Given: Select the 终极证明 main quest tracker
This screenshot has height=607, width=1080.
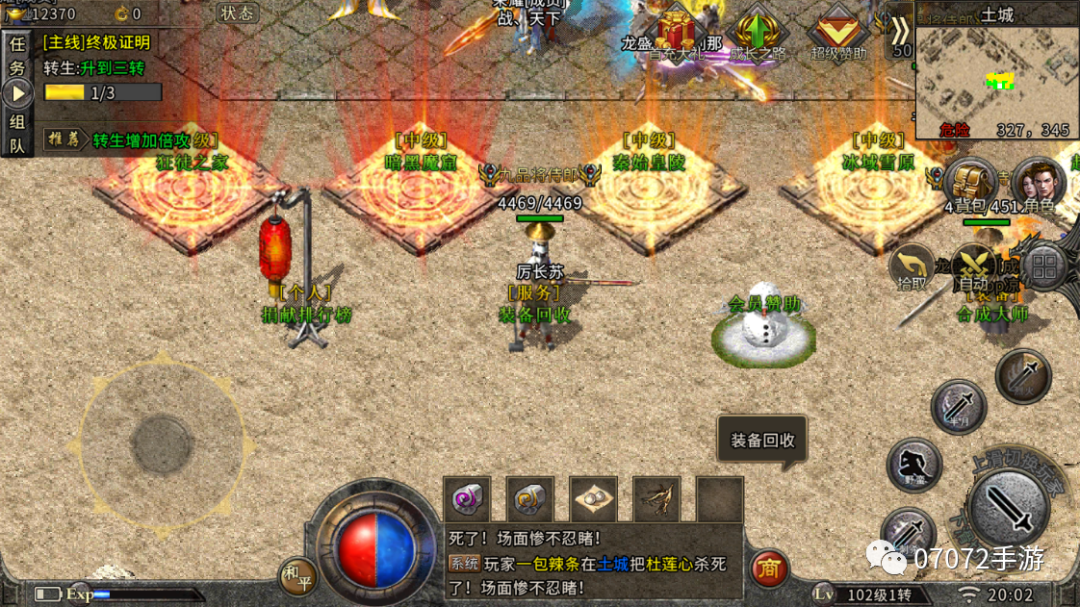Looking at the screenshot, I should tap(97, 42).
